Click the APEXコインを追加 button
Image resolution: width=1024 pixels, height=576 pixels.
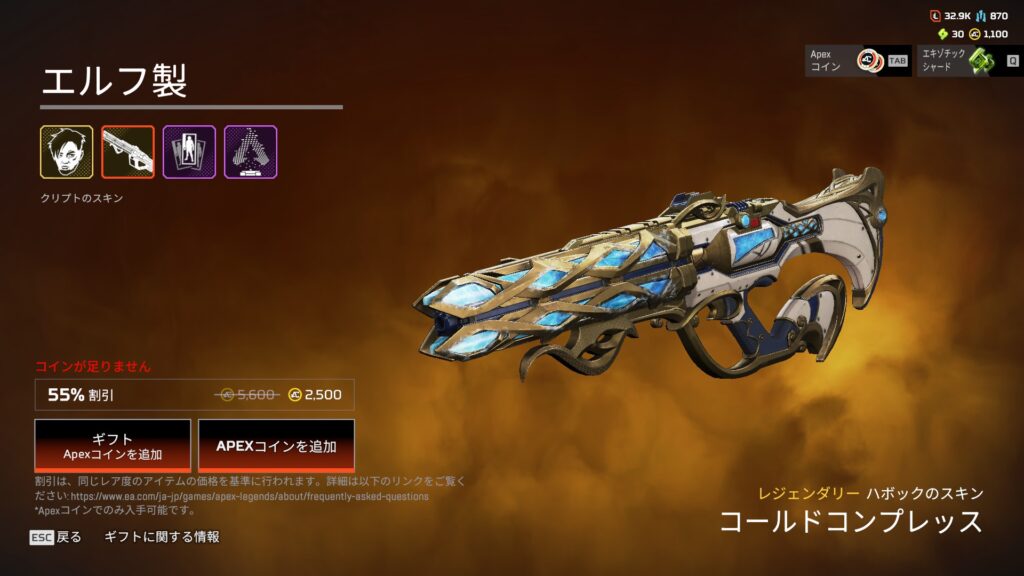pyautogui.click(x=276, y=445)
